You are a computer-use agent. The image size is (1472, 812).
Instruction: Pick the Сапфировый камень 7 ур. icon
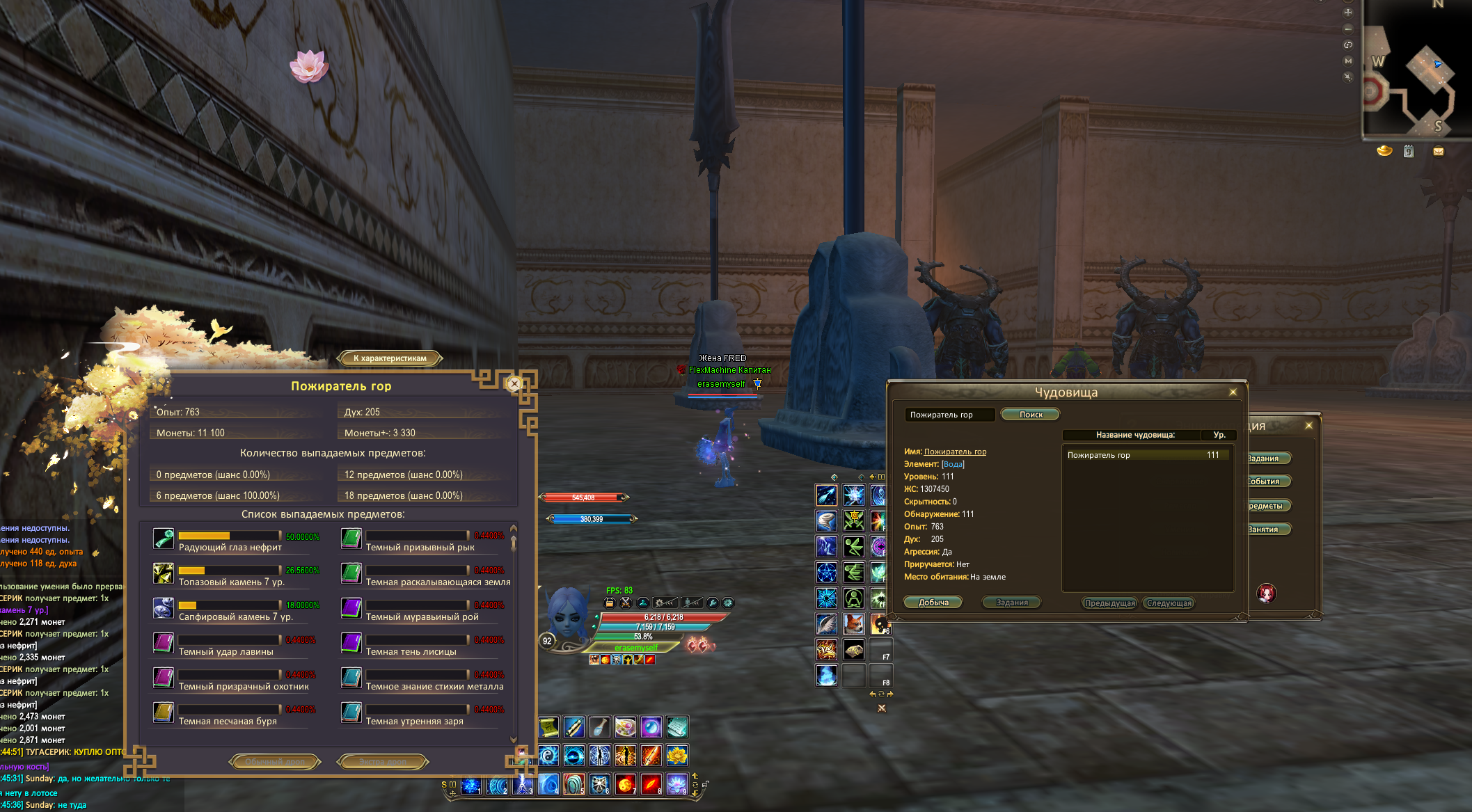tap(164, 608)
